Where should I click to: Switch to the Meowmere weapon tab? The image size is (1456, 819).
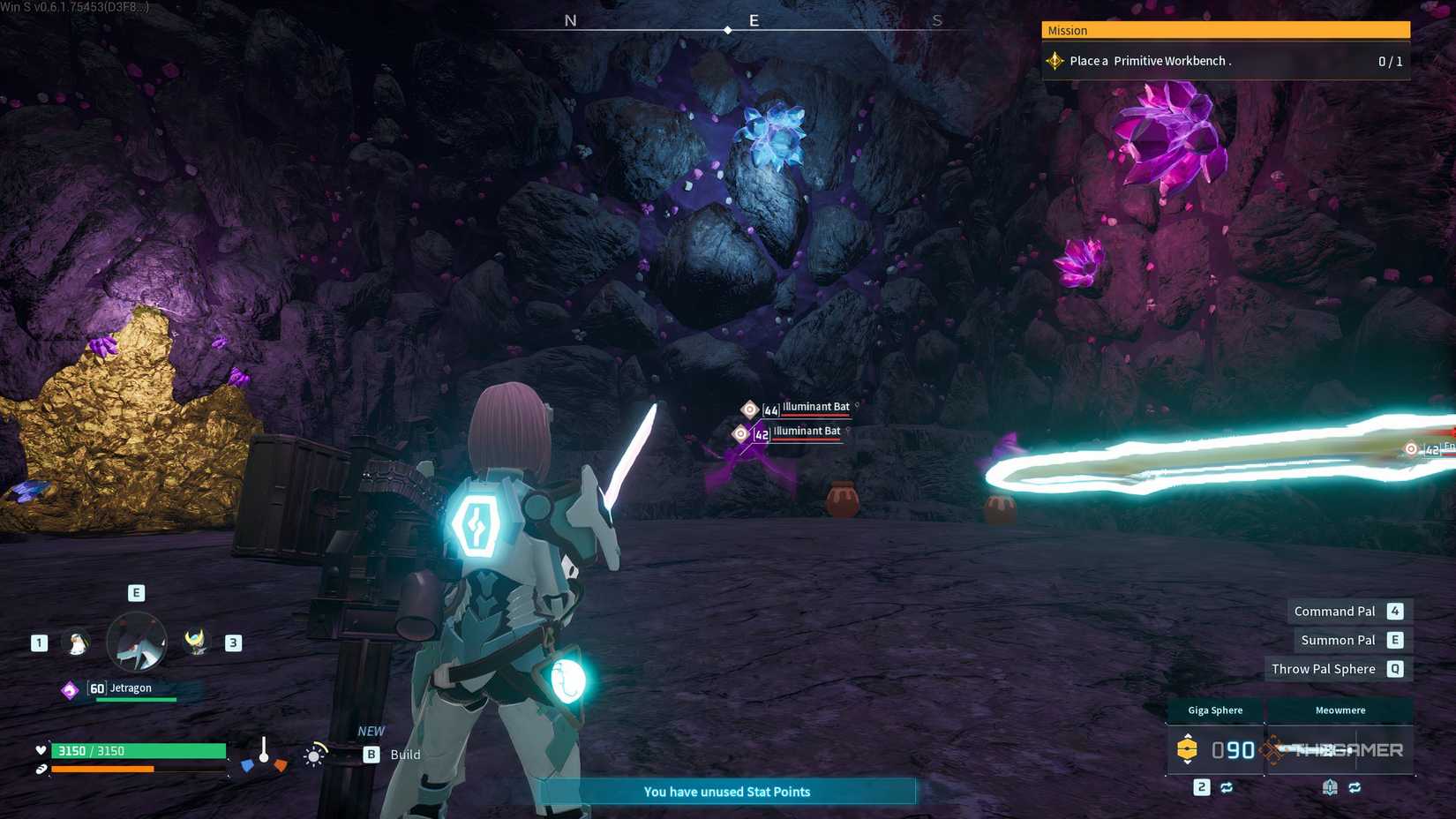[1341, 710]
